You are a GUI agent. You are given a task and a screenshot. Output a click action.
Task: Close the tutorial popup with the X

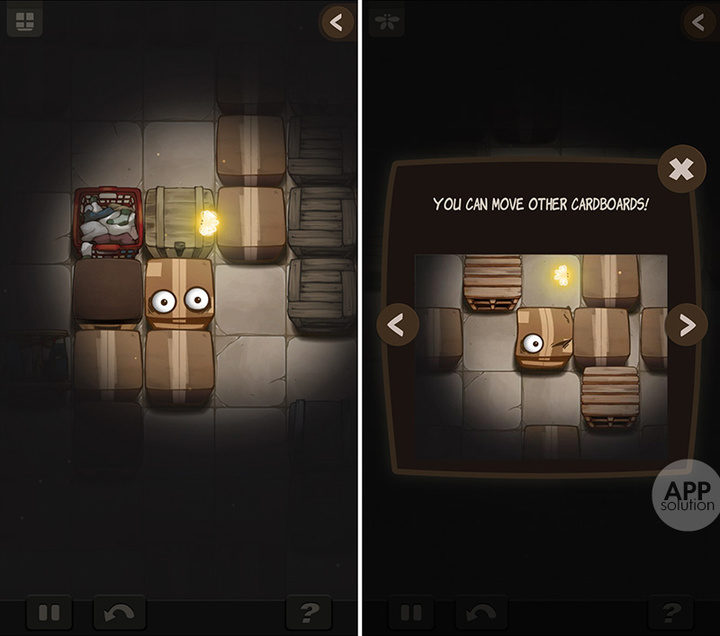pos(681,169)
